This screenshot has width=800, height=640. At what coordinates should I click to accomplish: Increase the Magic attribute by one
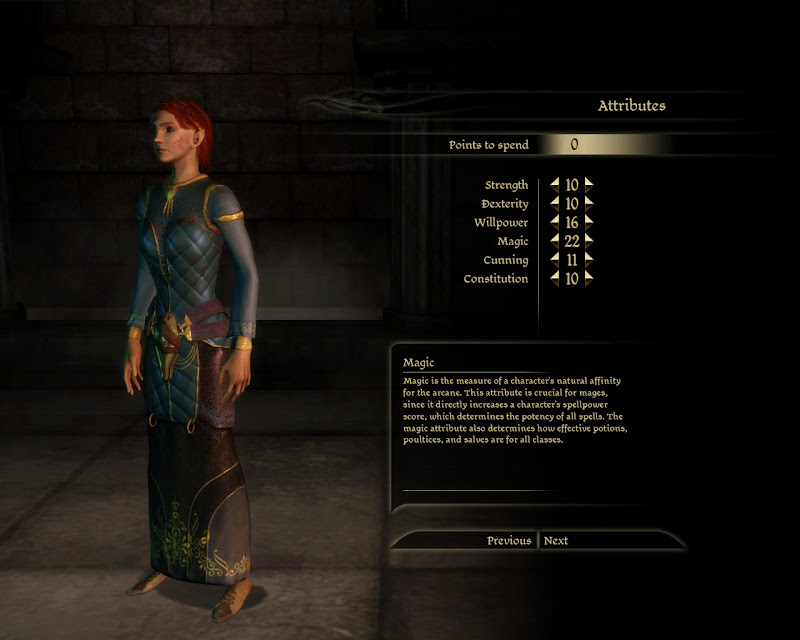click(x=589, y=241)
